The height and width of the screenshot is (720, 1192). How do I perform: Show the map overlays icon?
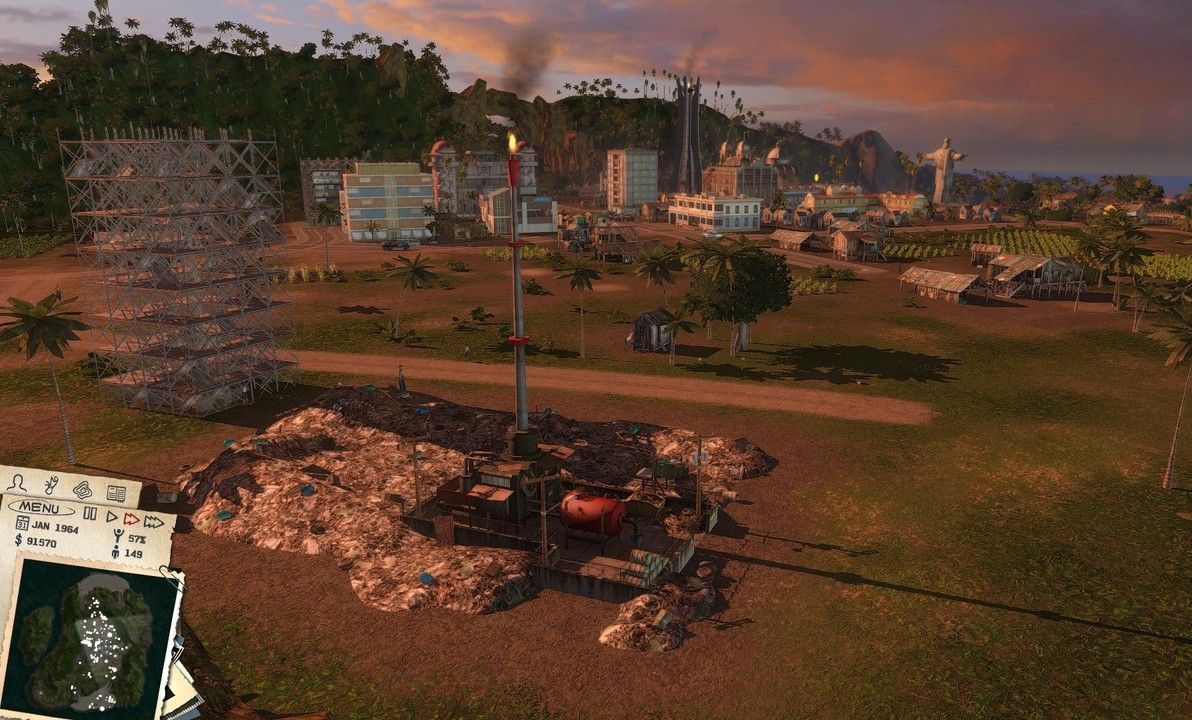pyautogui.click(x=82, y=489)
